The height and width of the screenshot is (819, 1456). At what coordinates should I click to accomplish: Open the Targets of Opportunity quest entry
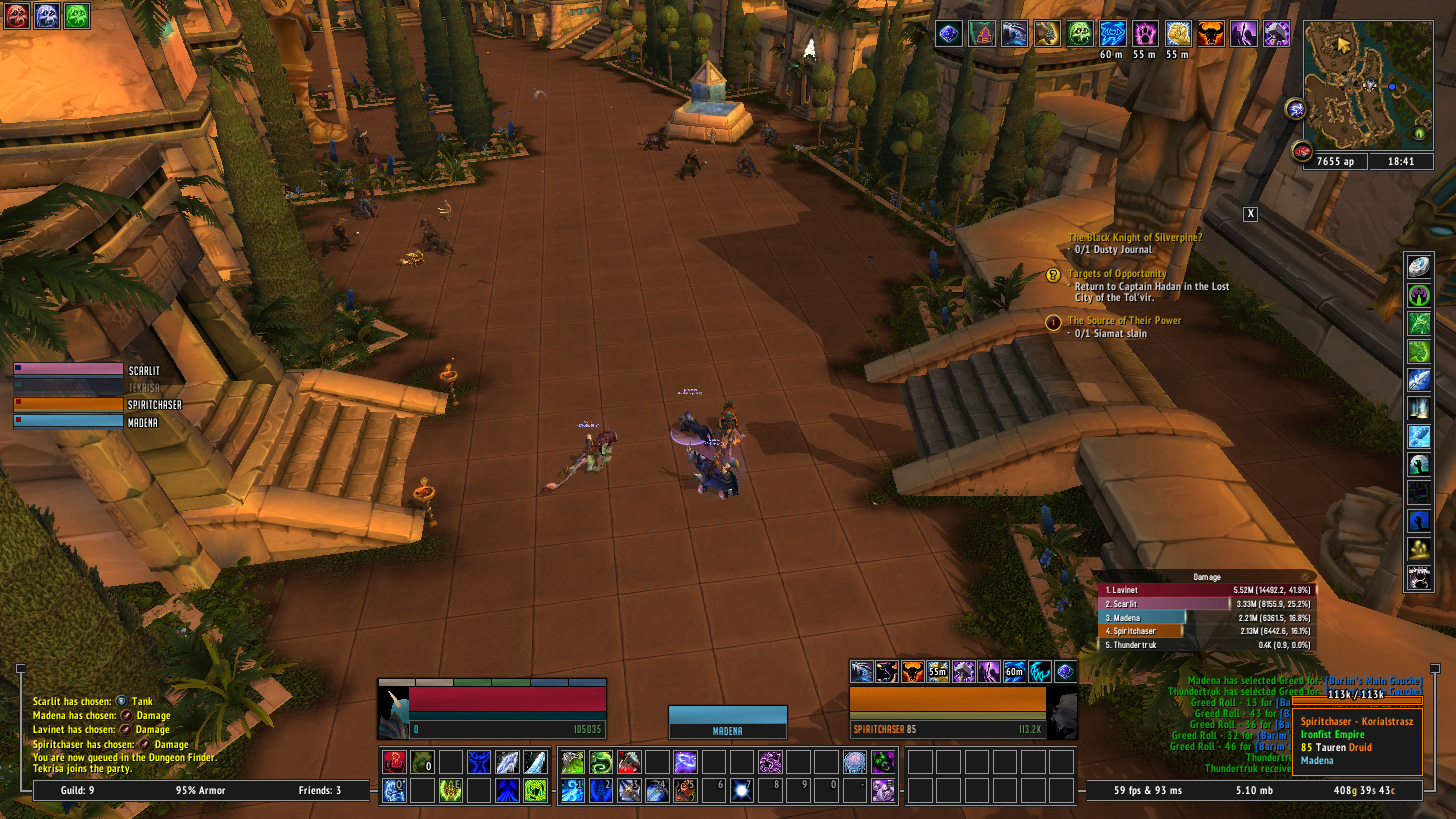[x=1116, y=273]
